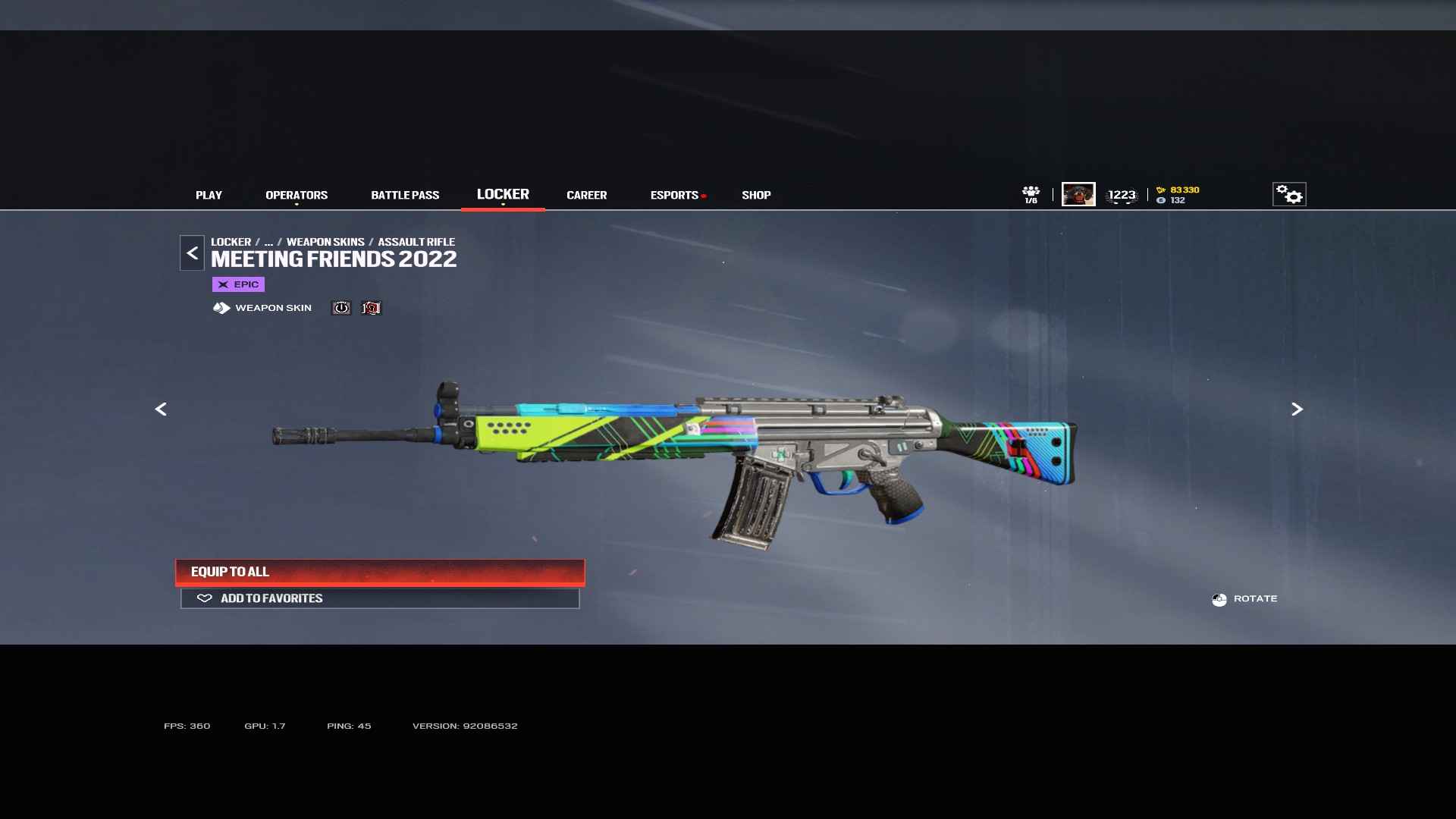Select the Locker tab
This screenshot has width=1456, height=819.
pos(503,194)
